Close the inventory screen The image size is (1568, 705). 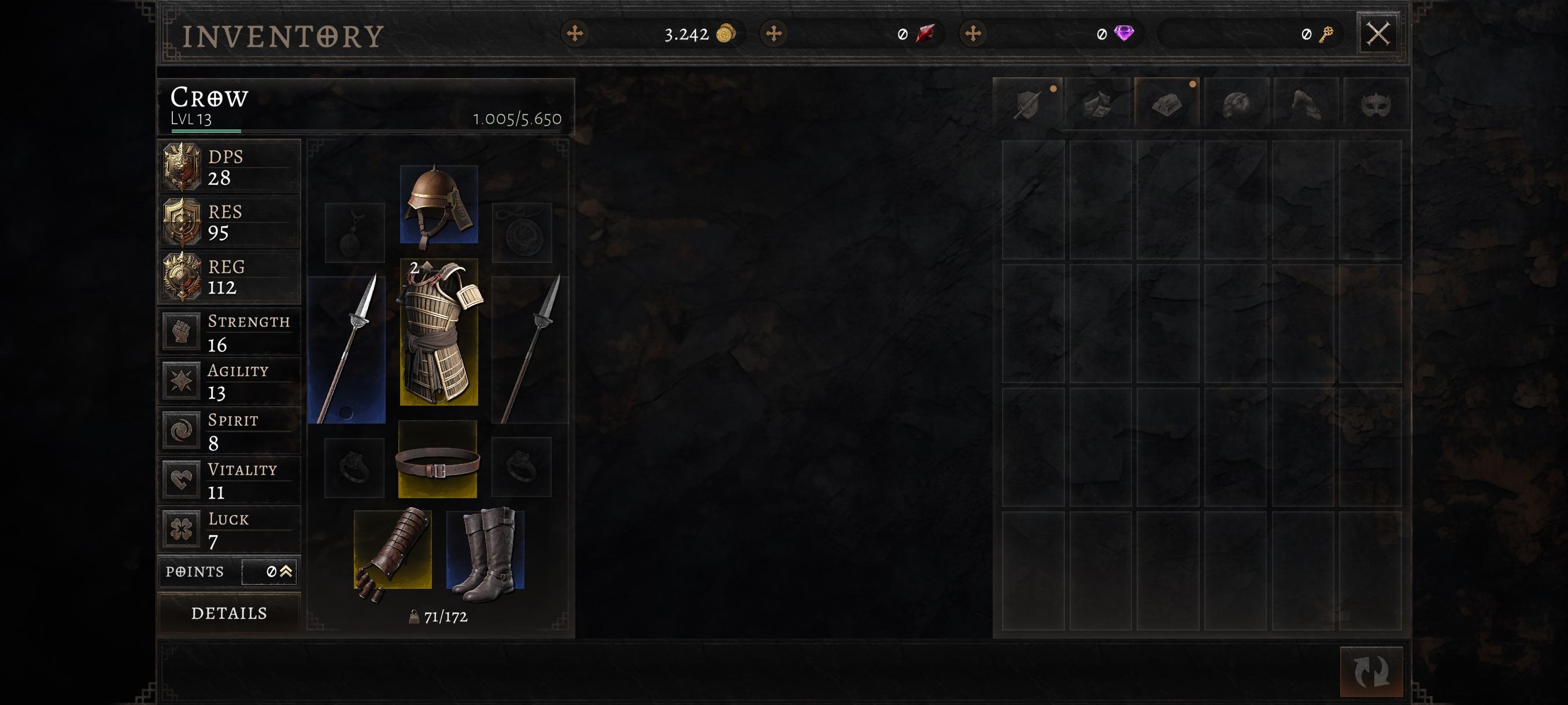click(x=1377, y=34)
